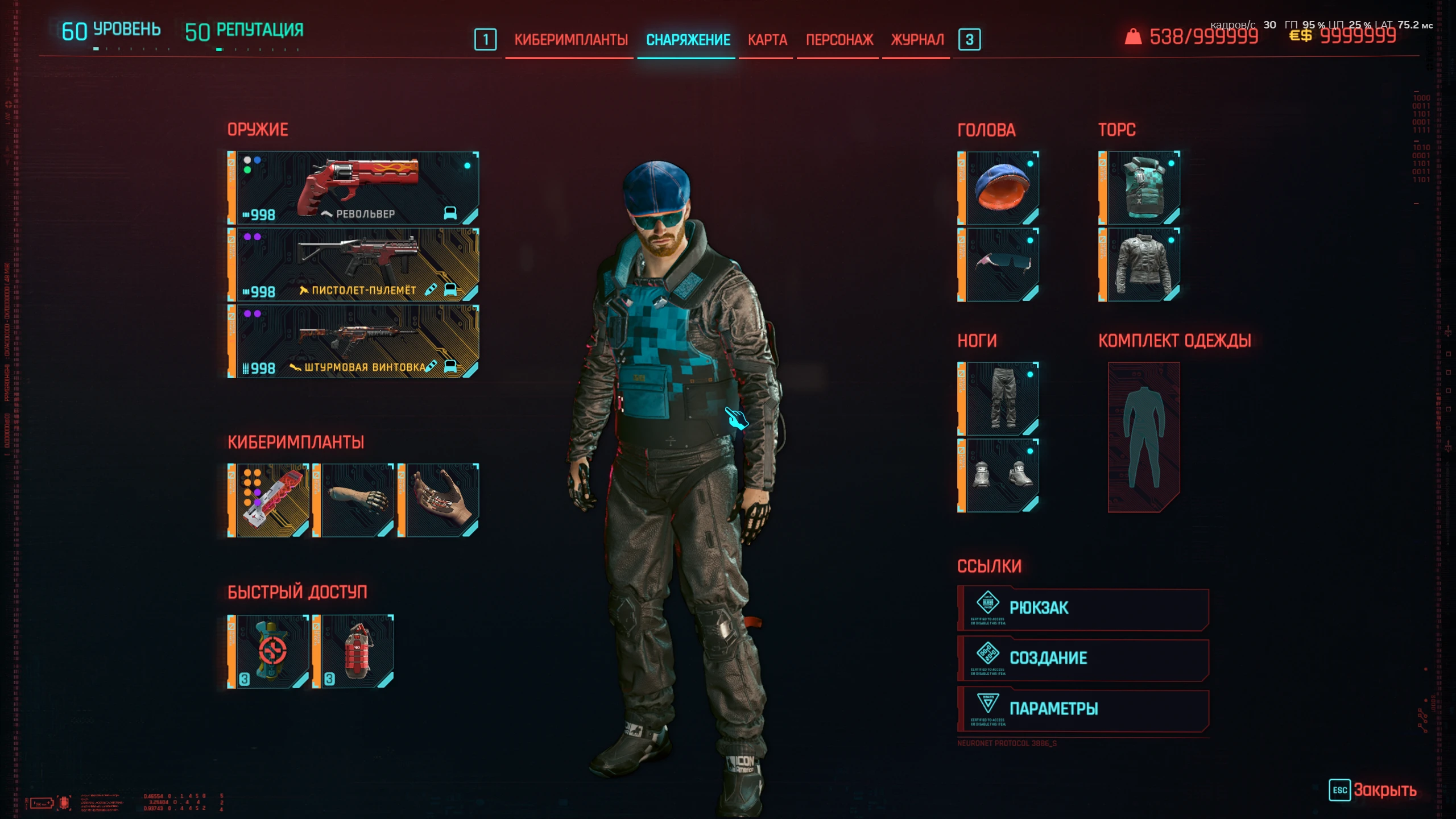Click the blue cap in ГОЛОВА section
The height and width of the screenshot is (819, 1456).
point(999,188)
